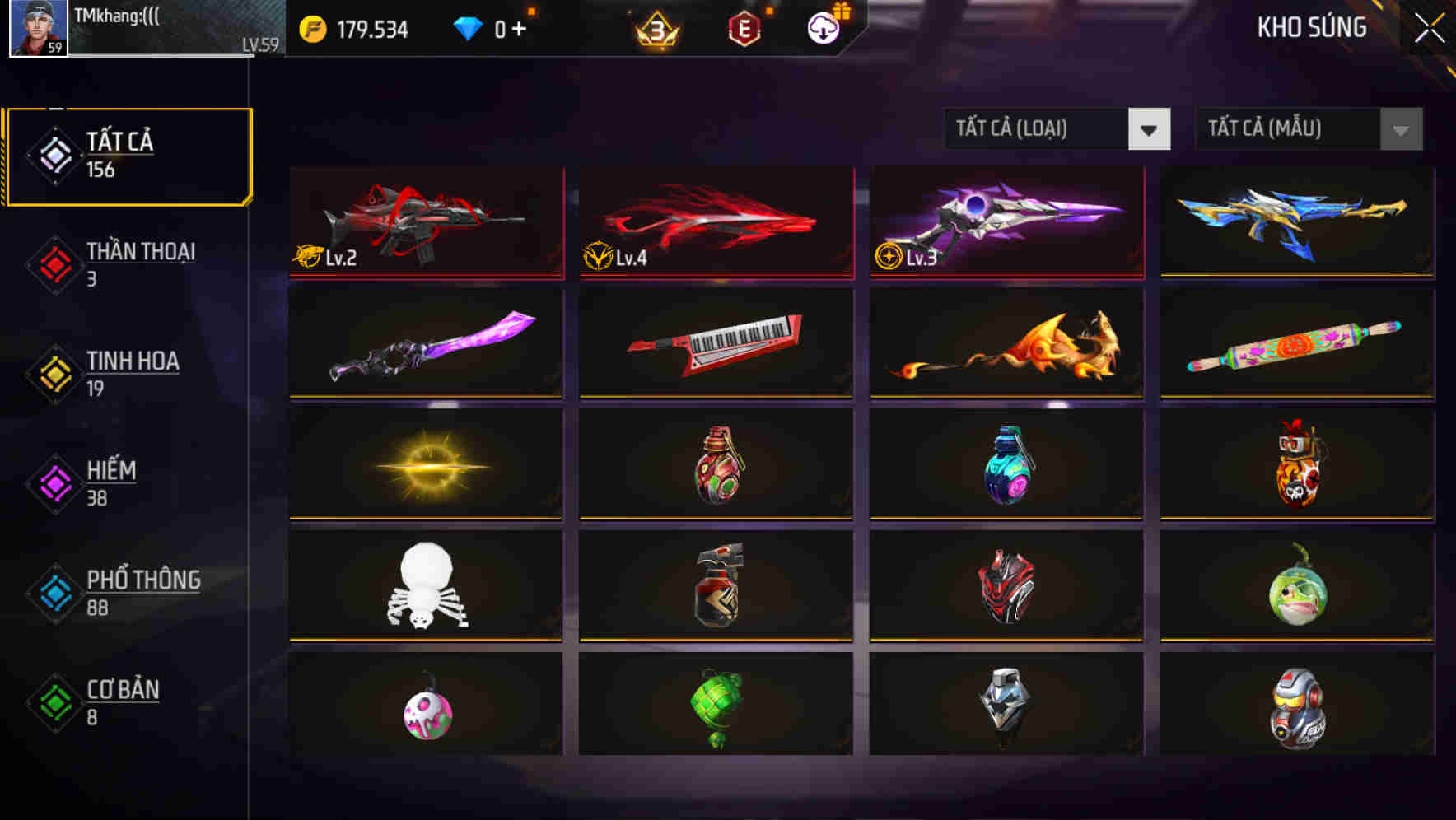Screen dimensions: 1456x820
Task: Open the TẤT CẢ (LOẠI) filter dropdown
Action: tap(1057, 129)
